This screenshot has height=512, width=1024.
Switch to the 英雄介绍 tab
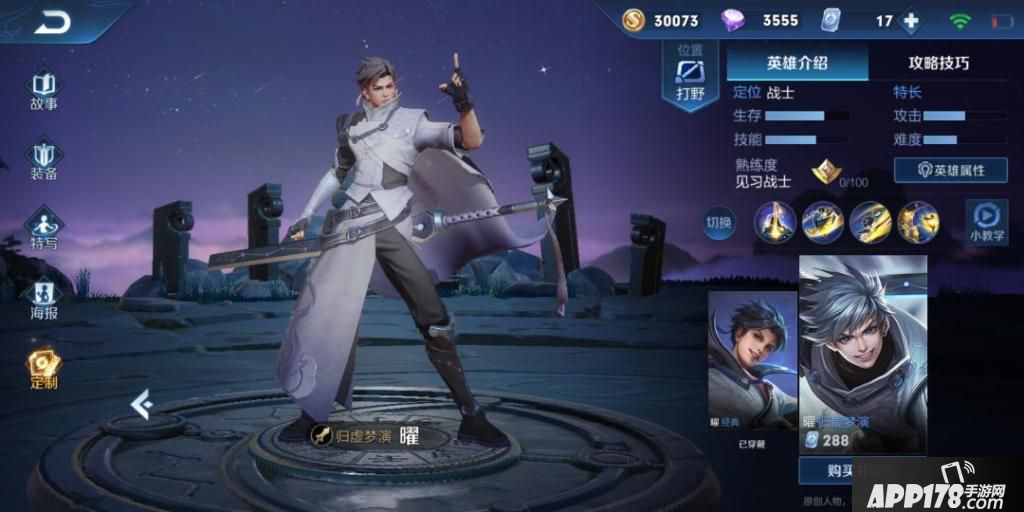coord(797,63)
